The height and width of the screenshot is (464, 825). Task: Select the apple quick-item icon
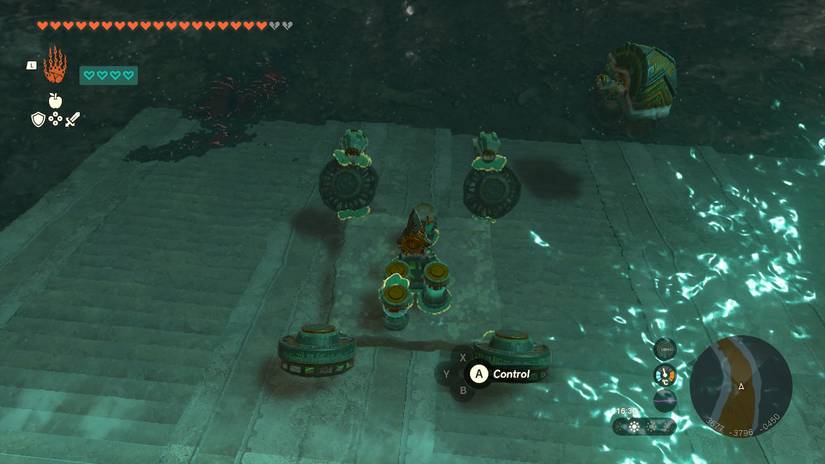tap(54, 100)
